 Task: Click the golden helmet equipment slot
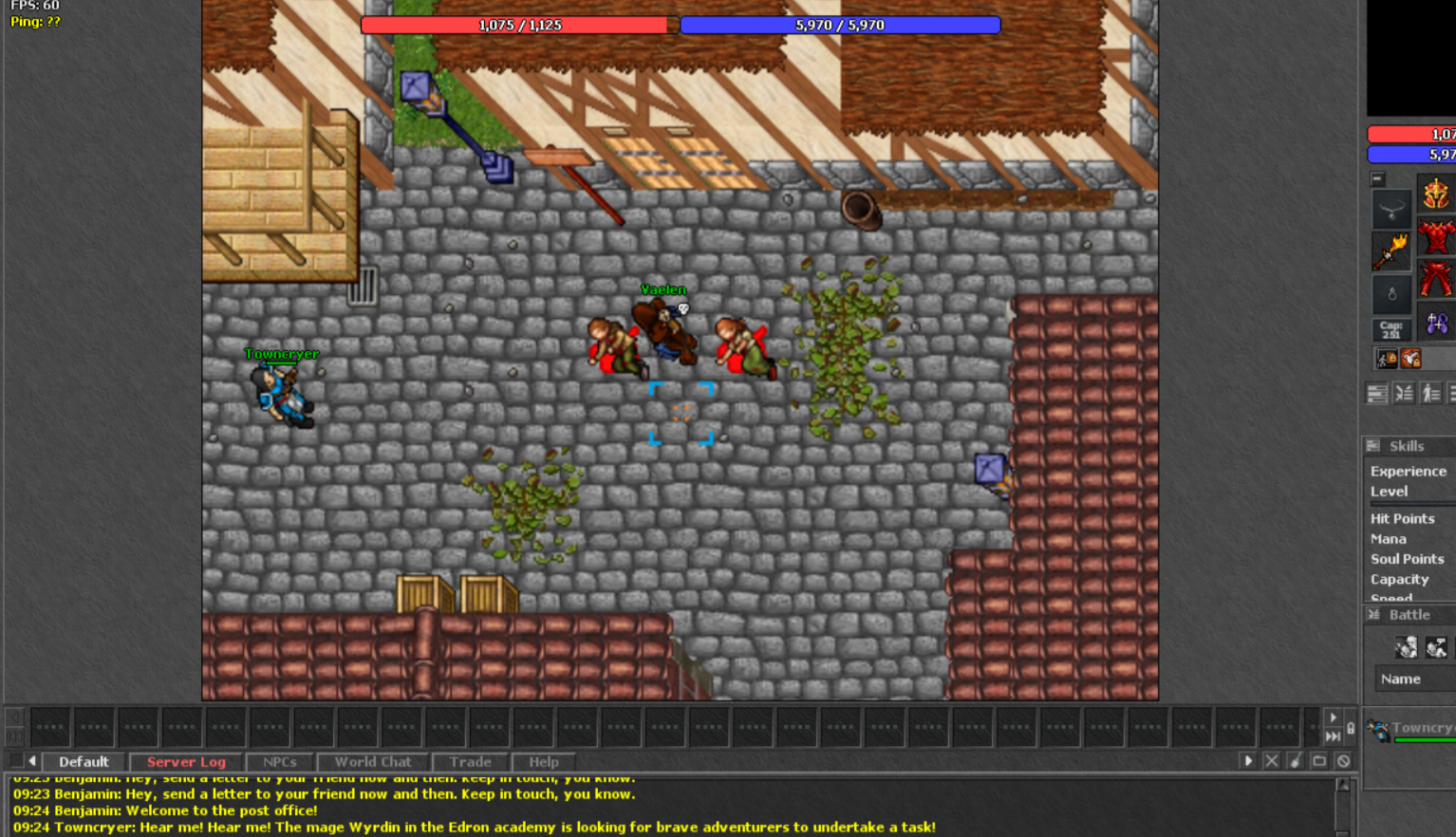[1435, 195]
